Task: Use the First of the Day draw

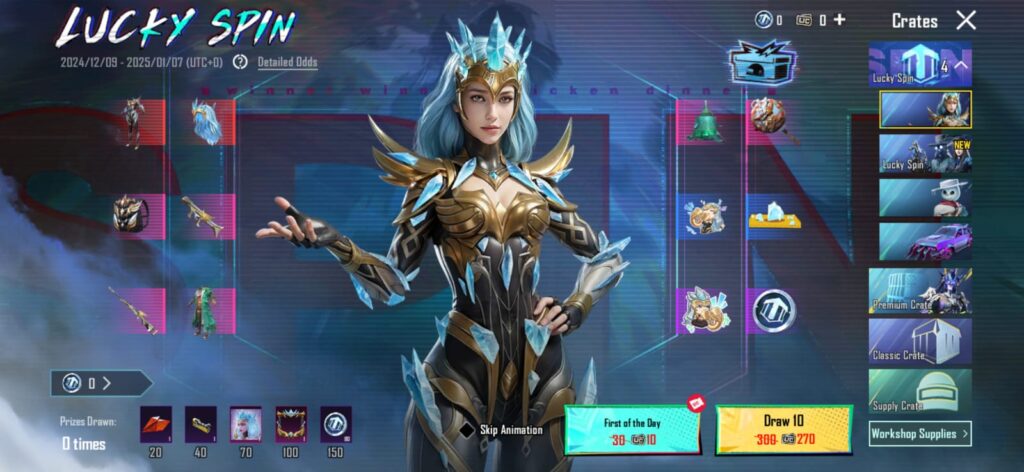Action: click(x=633, y=430)
